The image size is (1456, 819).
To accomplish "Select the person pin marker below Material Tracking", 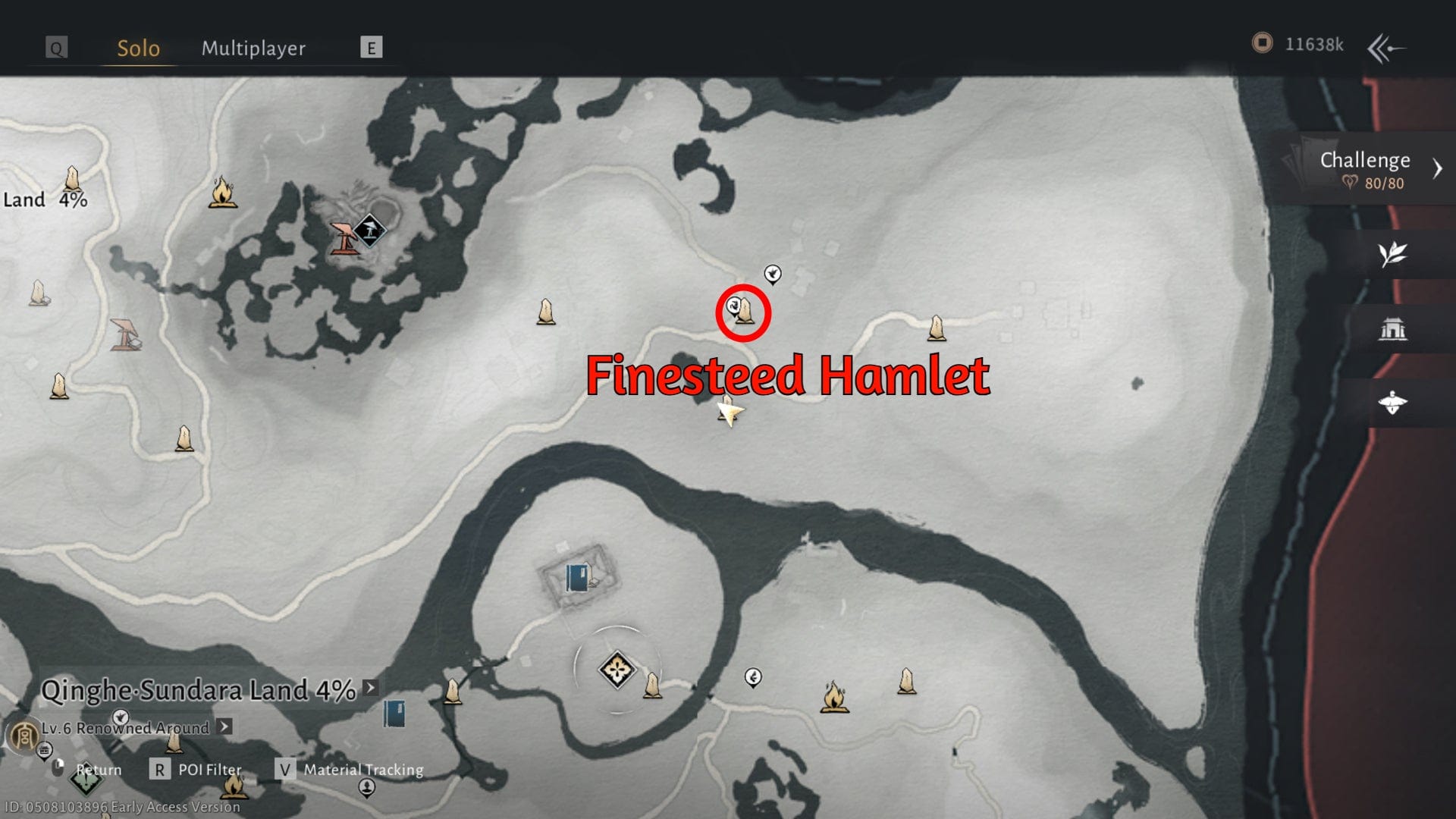I will pos(366,789).
